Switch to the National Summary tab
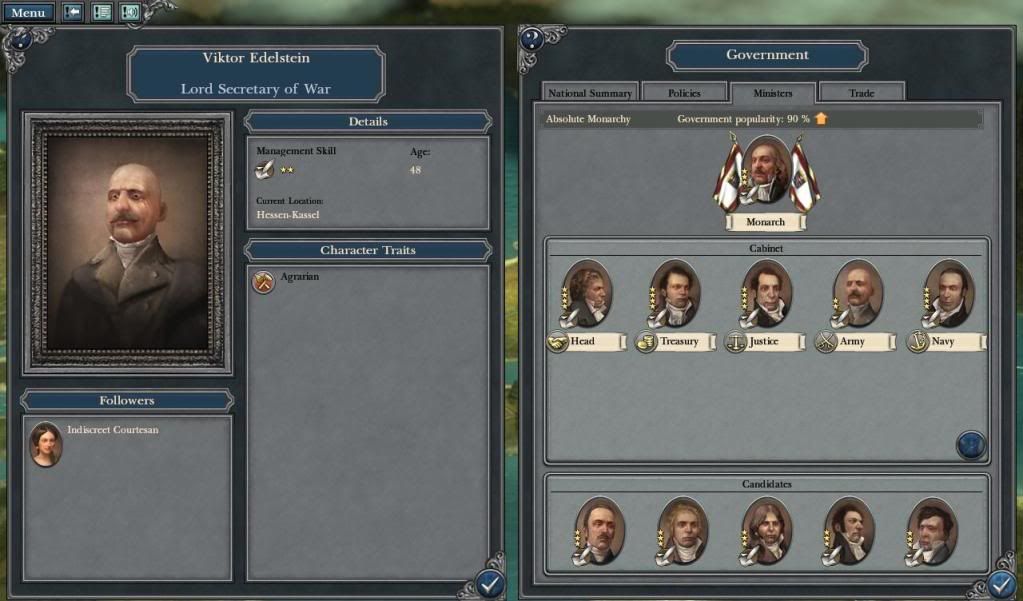1023x601 pixels. [x=589, y=93]
